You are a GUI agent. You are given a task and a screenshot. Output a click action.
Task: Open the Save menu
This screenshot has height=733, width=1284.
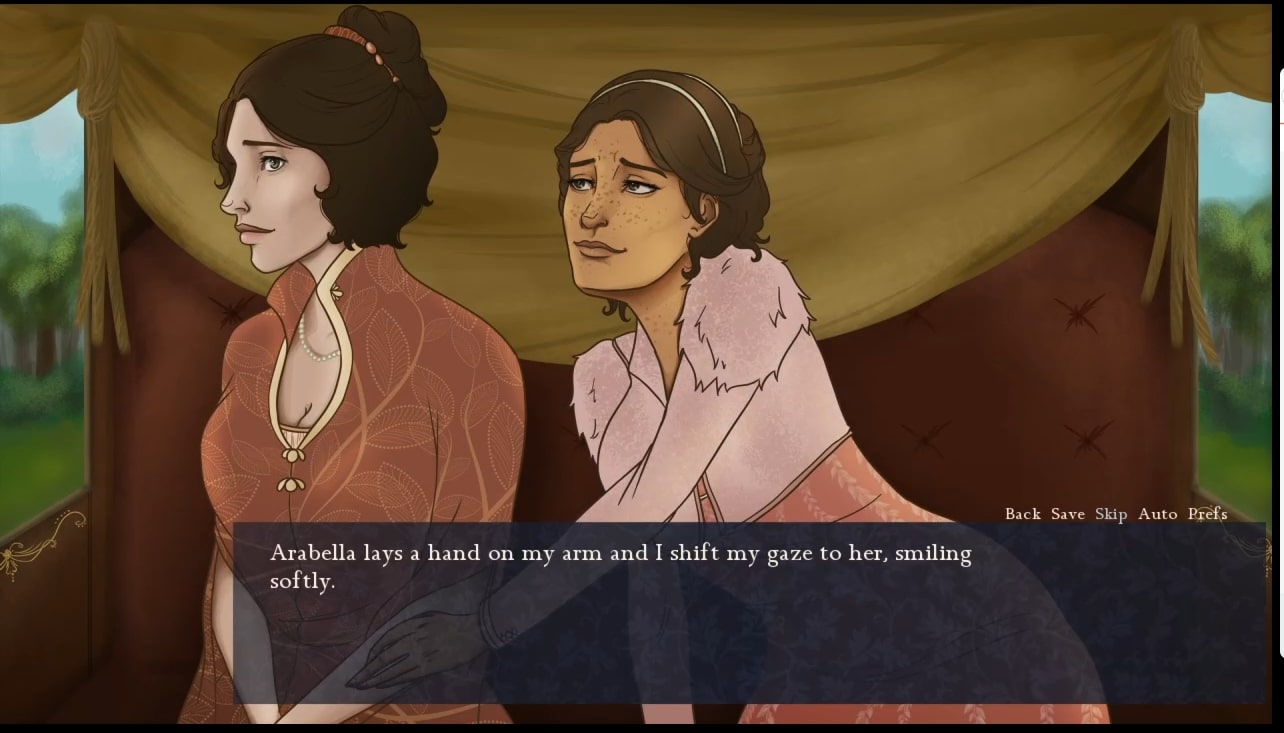pyautogui.click(x=1067, y=514)
